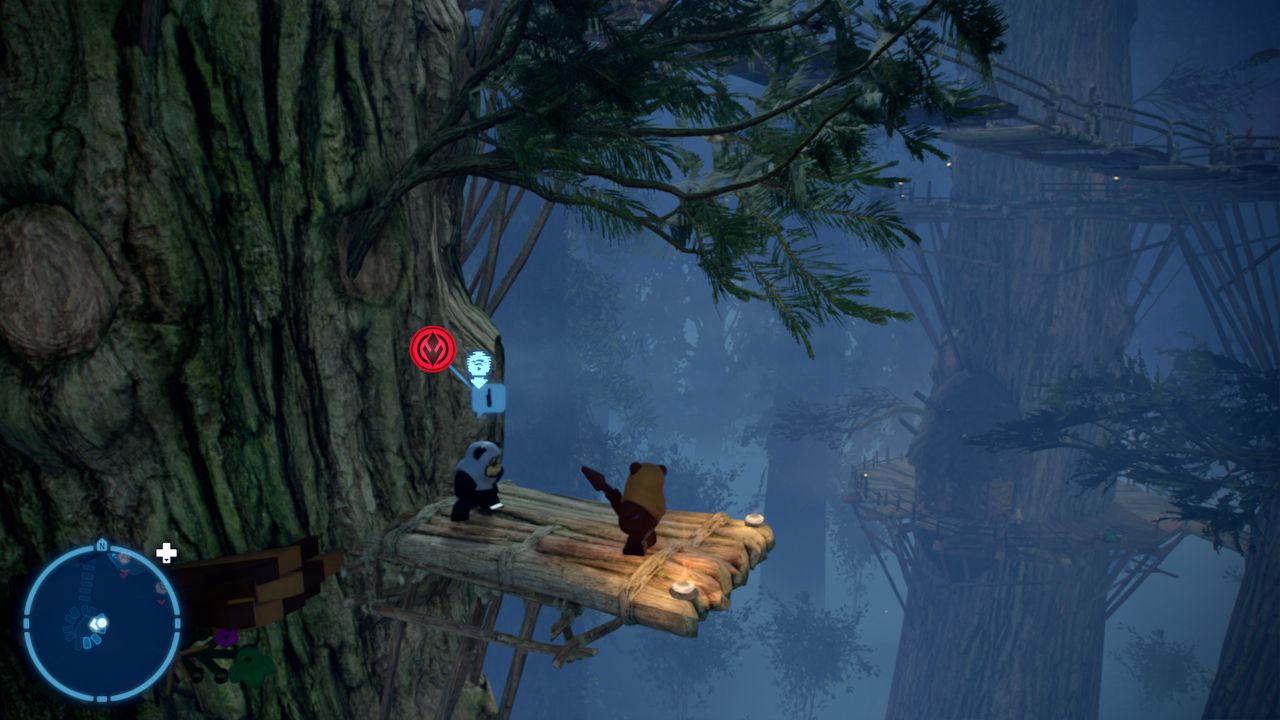The height and width of the screenshot is (720, 1280).
Task: Select the player position arrow on minimap
Action: 97,624
